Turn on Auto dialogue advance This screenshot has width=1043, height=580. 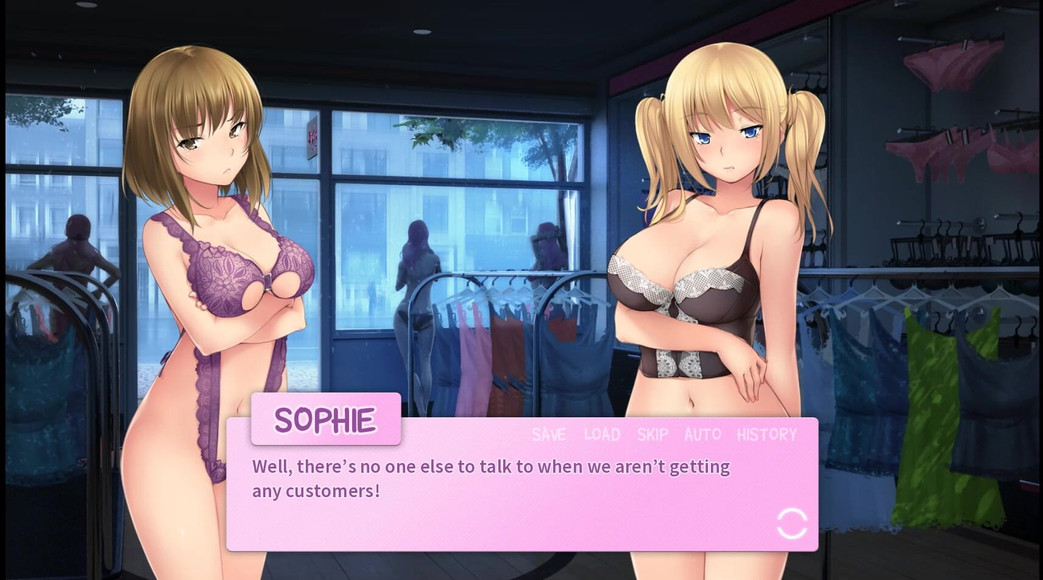pyautogui.click(x=702, y=434)
